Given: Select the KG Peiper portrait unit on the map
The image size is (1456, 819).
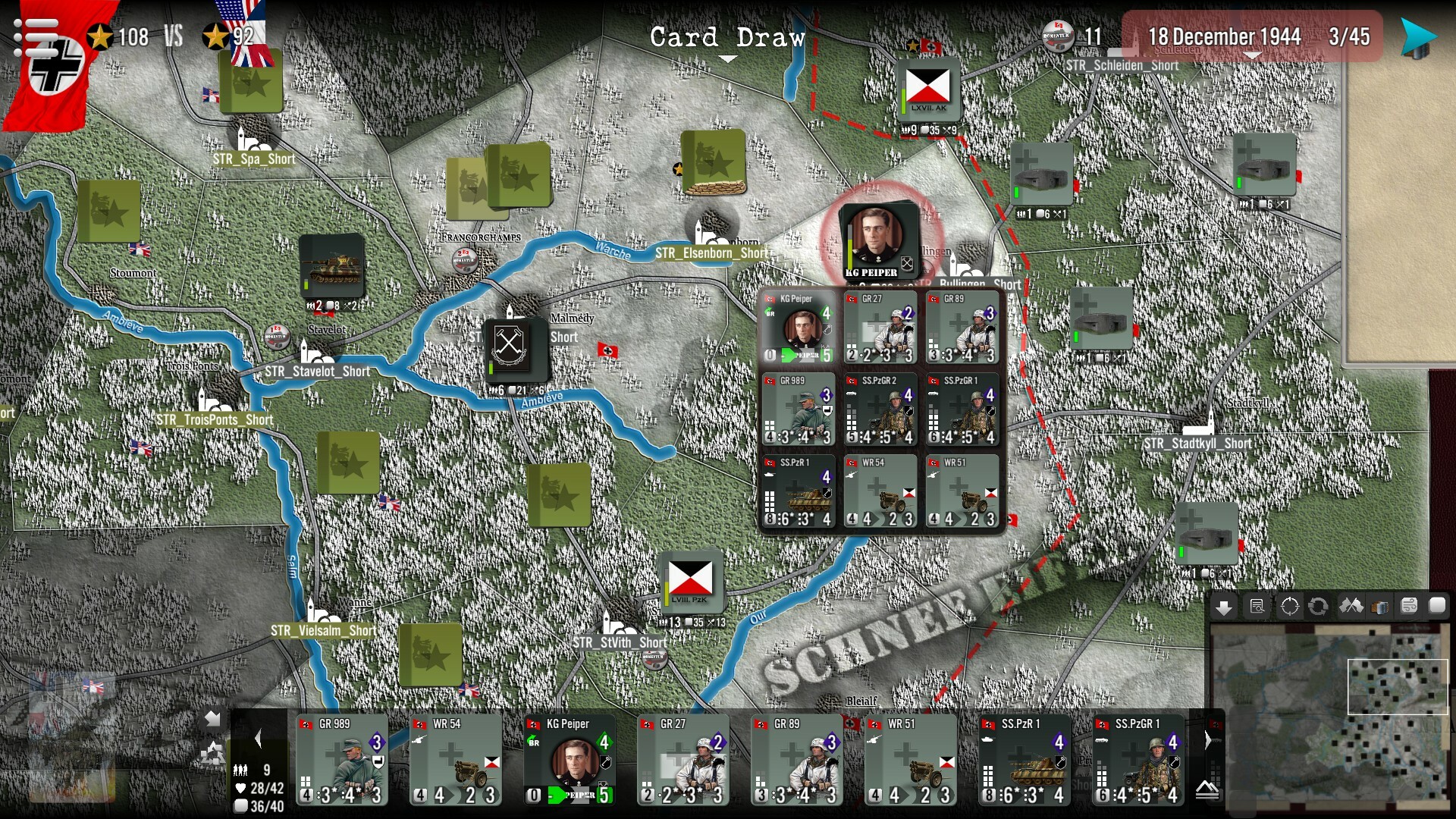Looking at the screenshot, I should 877,235.
